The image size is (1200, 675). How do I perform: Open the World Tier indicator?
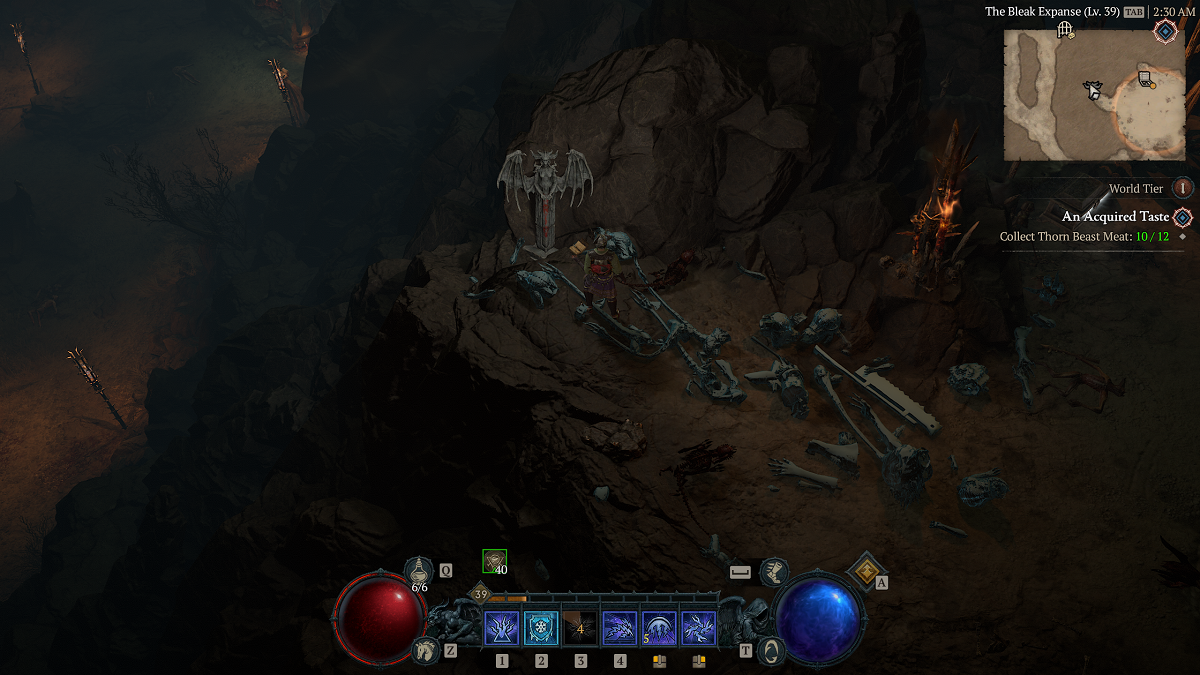click(x=1183, y=188)
